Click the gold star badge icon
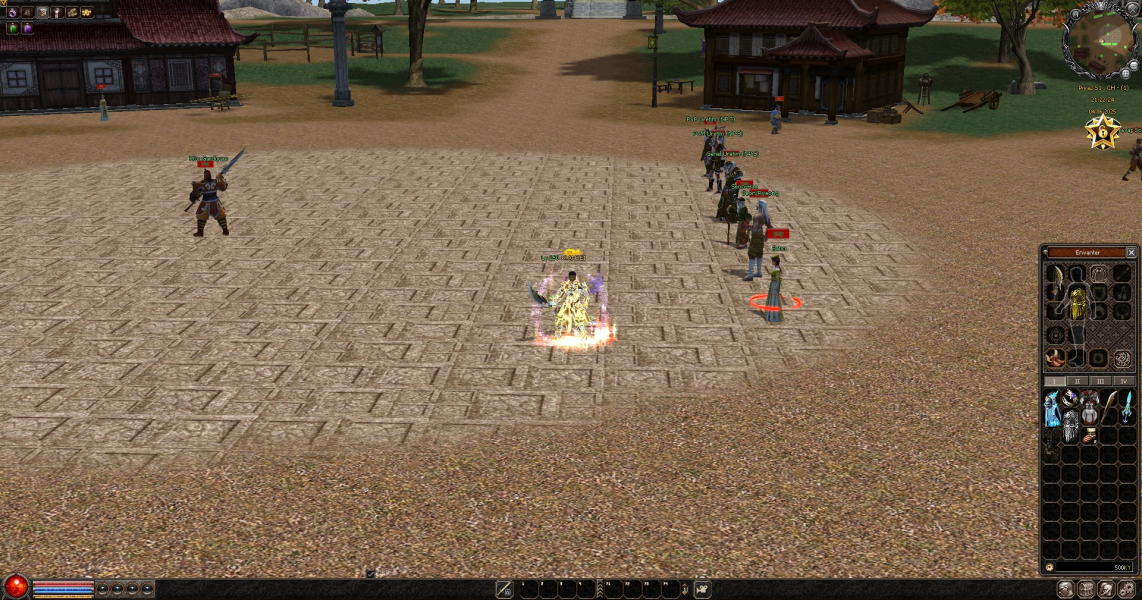This screenshot has width=1142, height=600. (x=1103, y=132)
